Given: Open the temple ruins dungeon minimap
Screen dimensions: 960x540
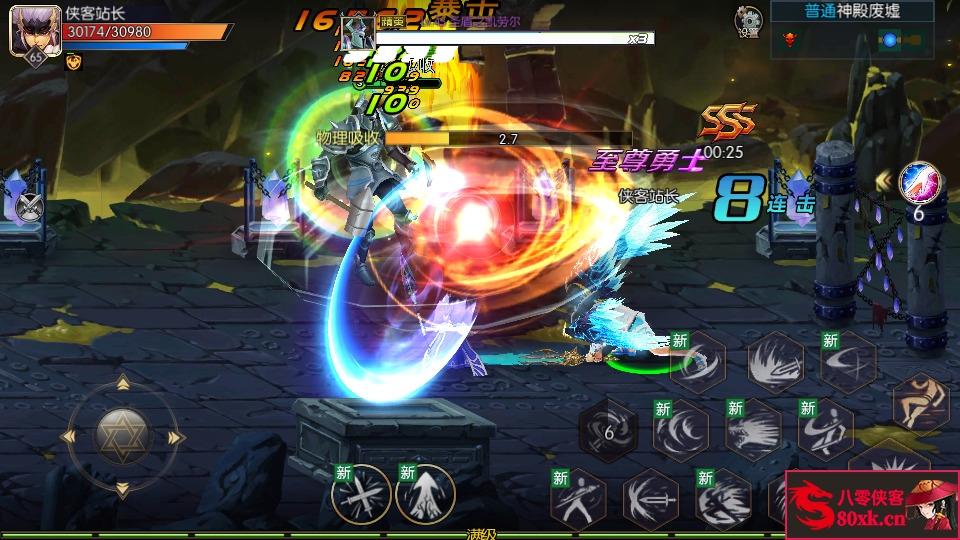Looking at the screenshot, I should point(866,40).
